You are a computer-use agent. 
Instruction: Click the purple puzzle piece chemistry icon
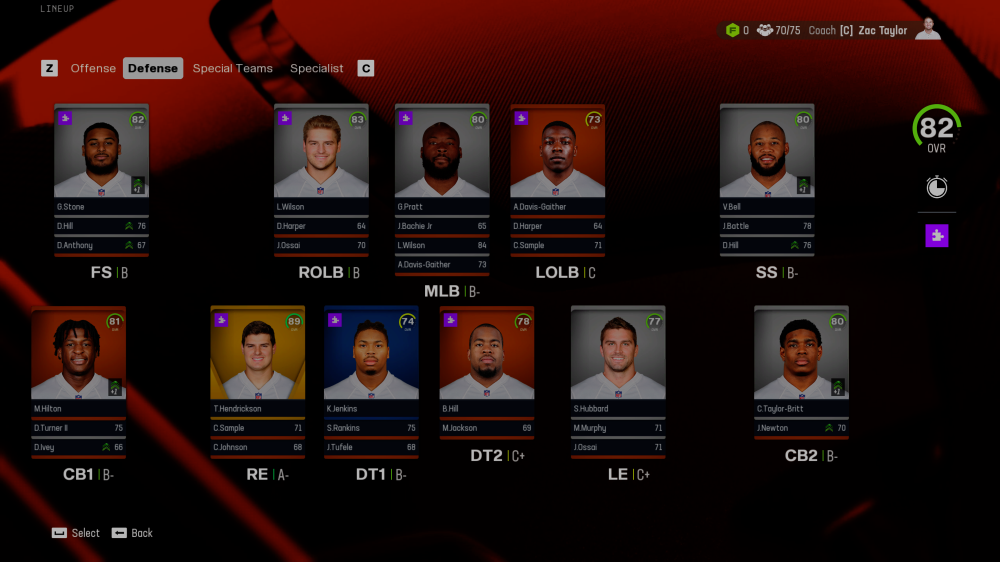[x=937, y=236]
